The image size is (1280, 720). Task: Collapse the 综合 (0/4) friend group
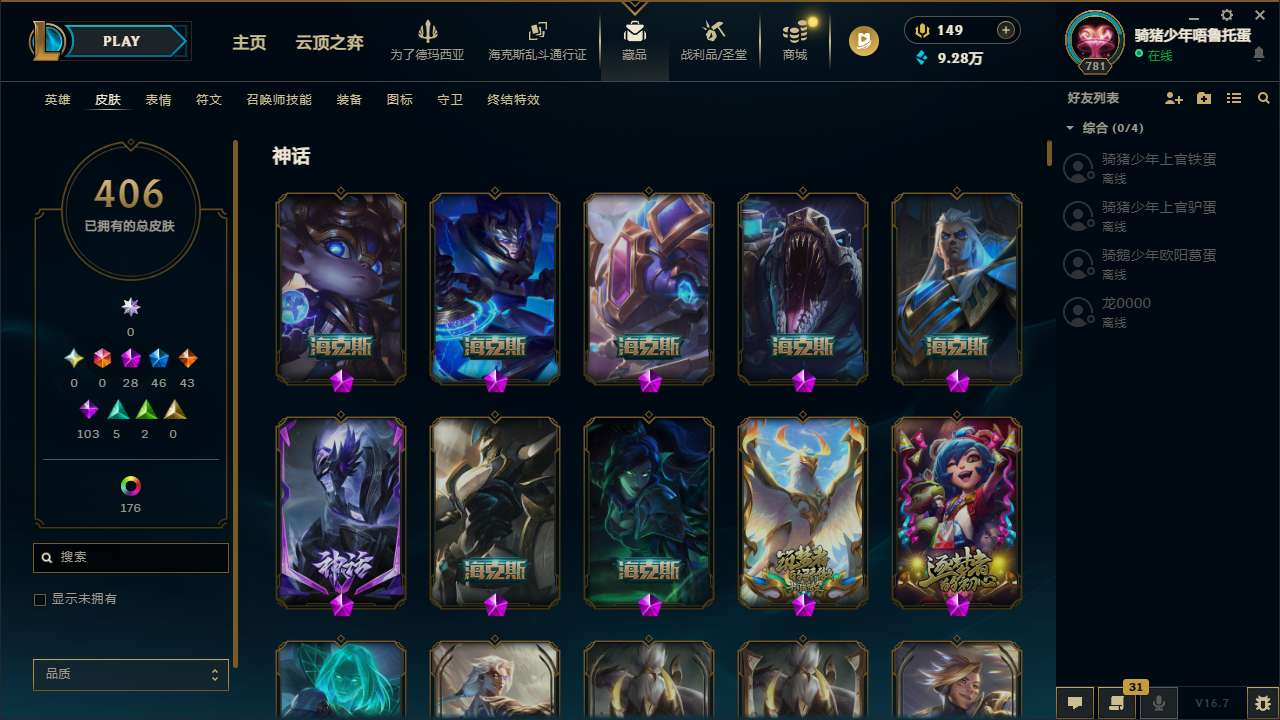point(1070,128)
